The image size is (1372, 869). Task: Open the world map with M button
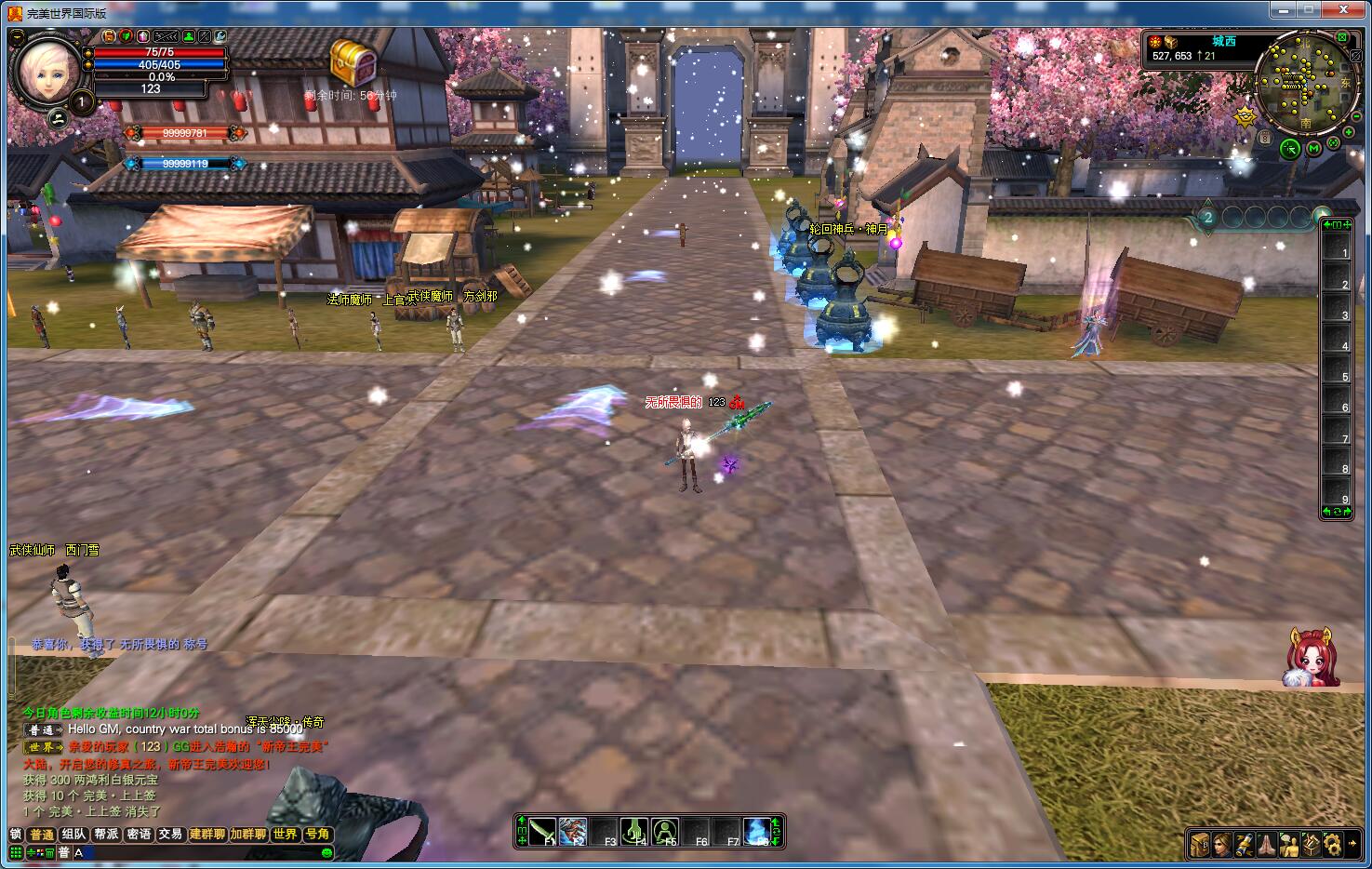click(x=1313, y=148)
